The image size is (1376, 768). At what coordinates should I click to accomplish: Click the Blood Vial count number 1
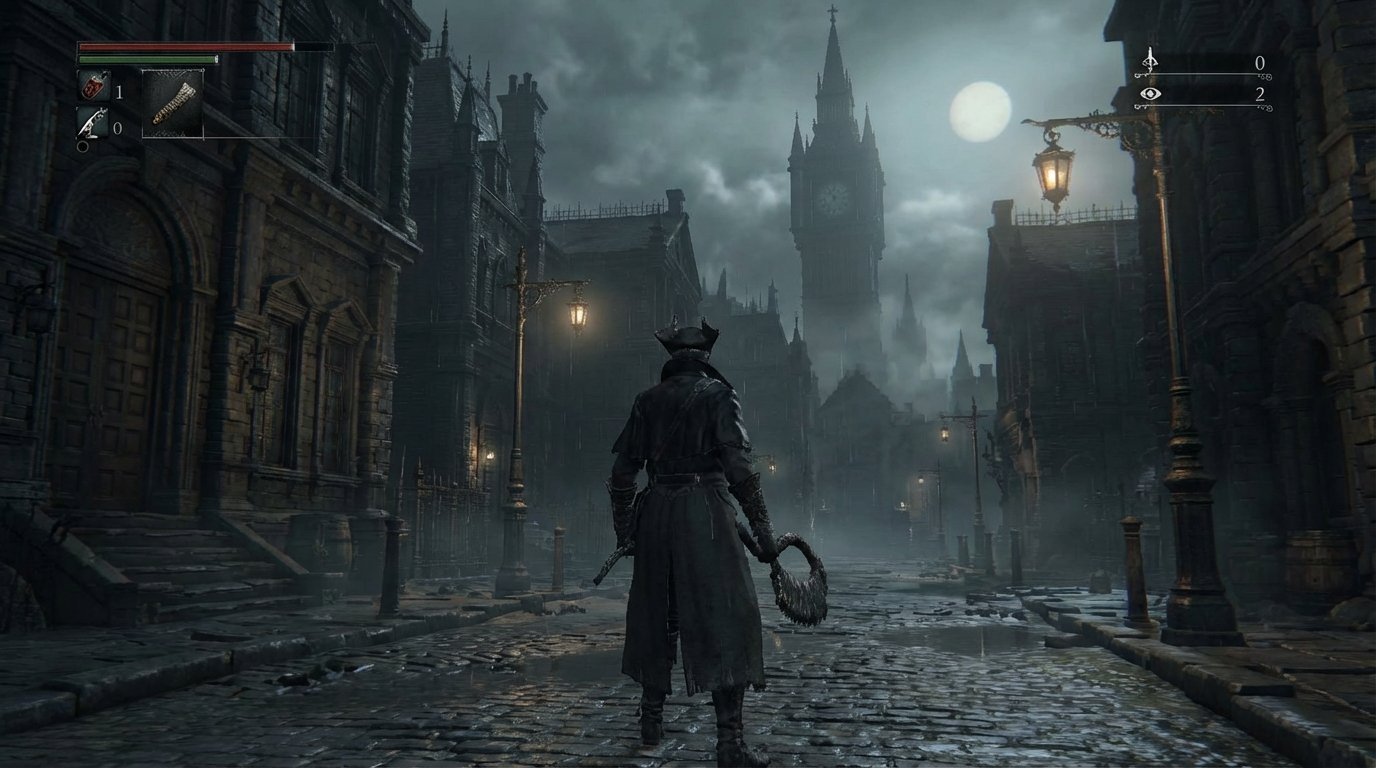[119, 92]
